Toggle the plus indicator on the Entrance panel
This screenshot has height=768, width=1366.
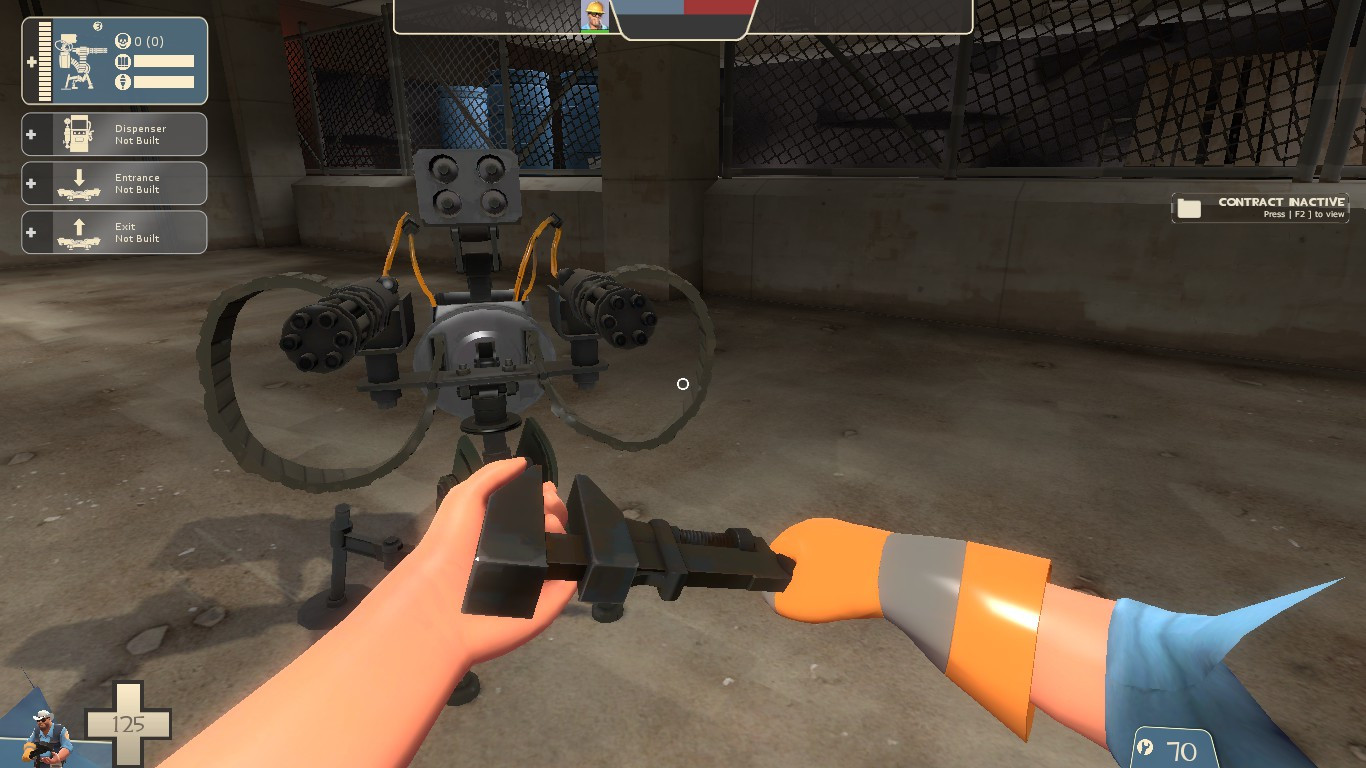coord(32,183)
